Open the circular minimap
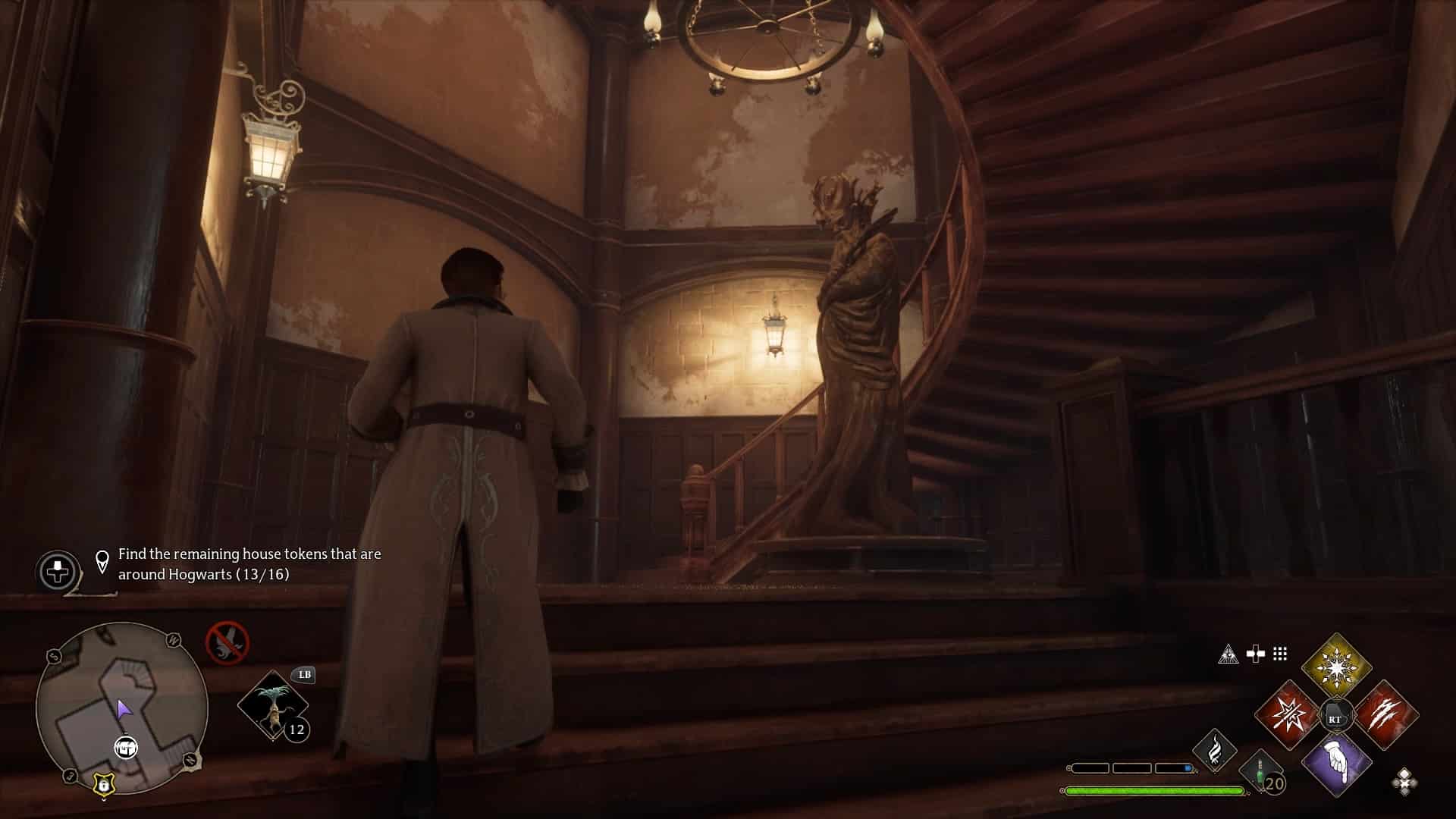Image resolution: width=1456 pixels, height=819 pixels. click(x=122, y=709)
